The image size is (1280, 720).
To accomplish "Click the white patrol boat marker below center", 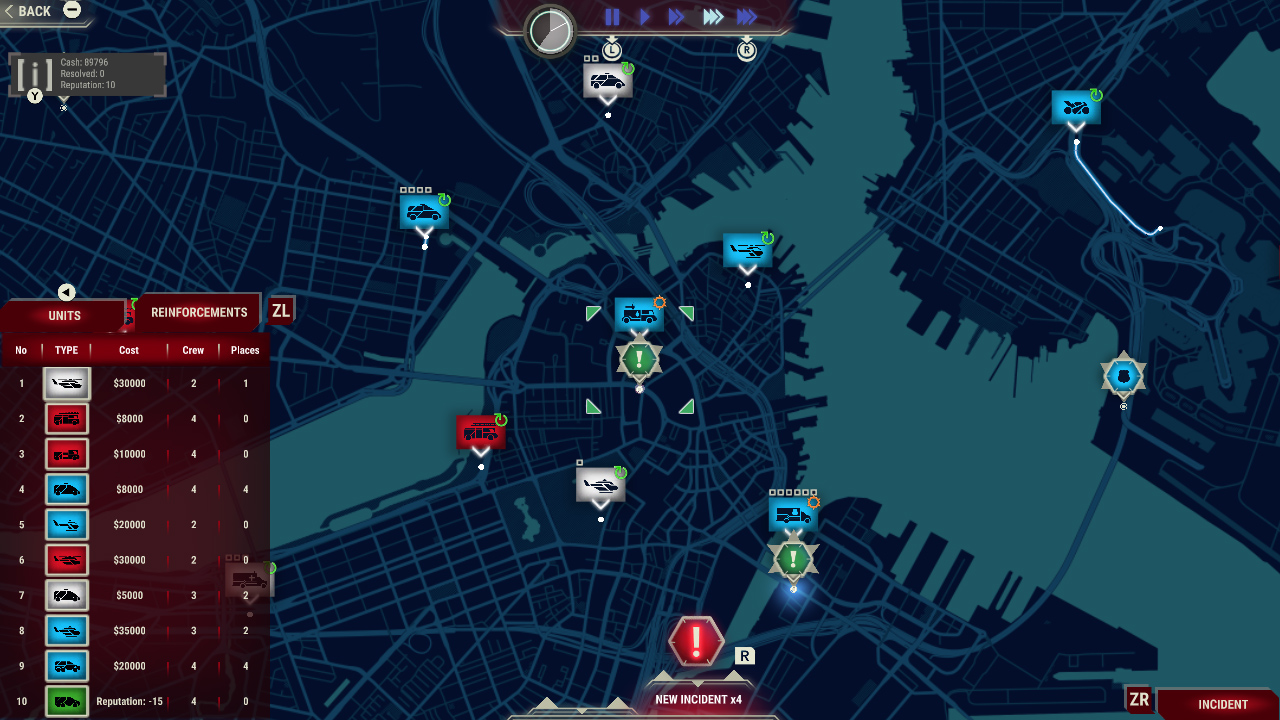I will coord(600,484).
